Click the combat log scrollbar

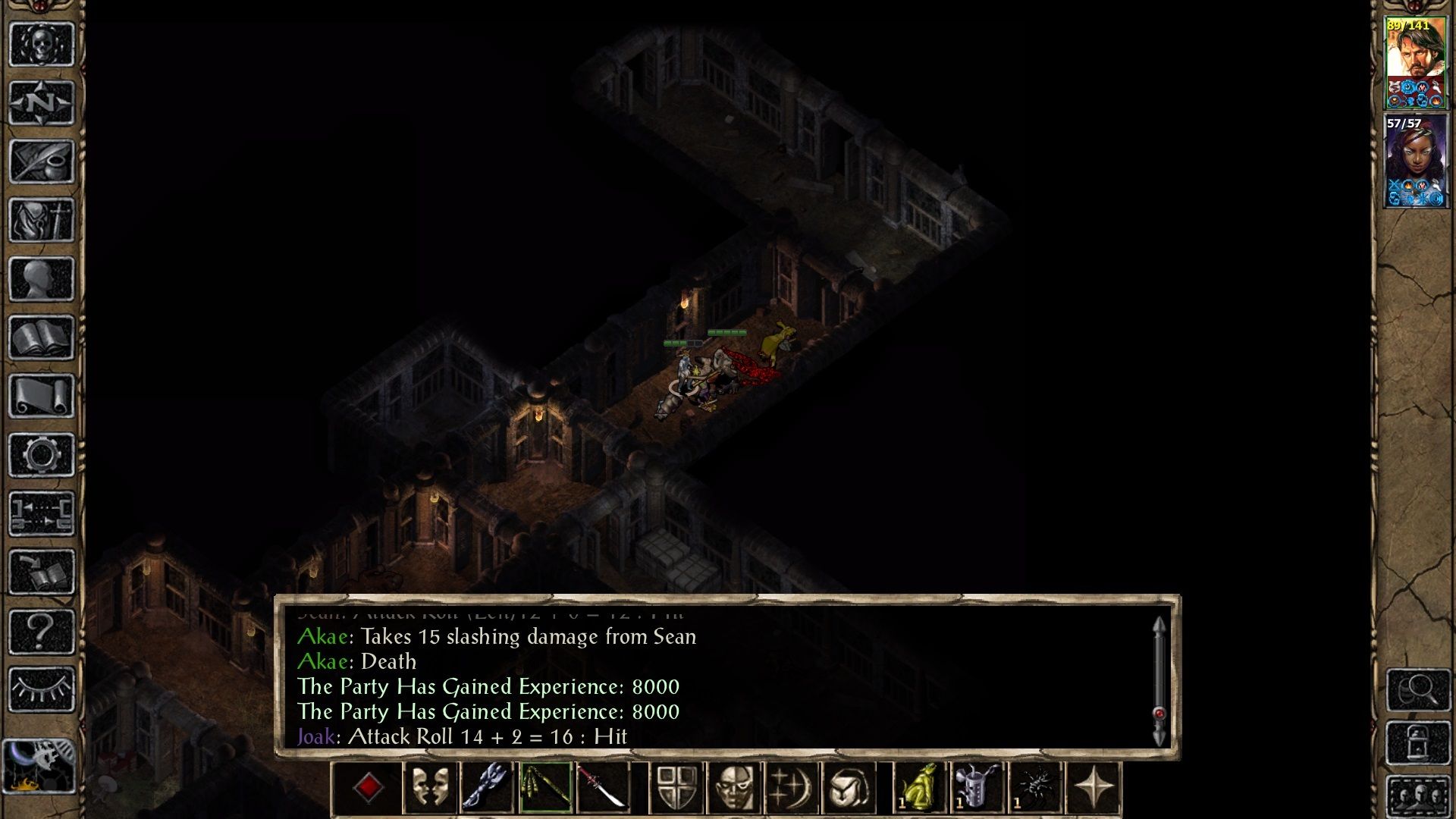click(1159, 680)
